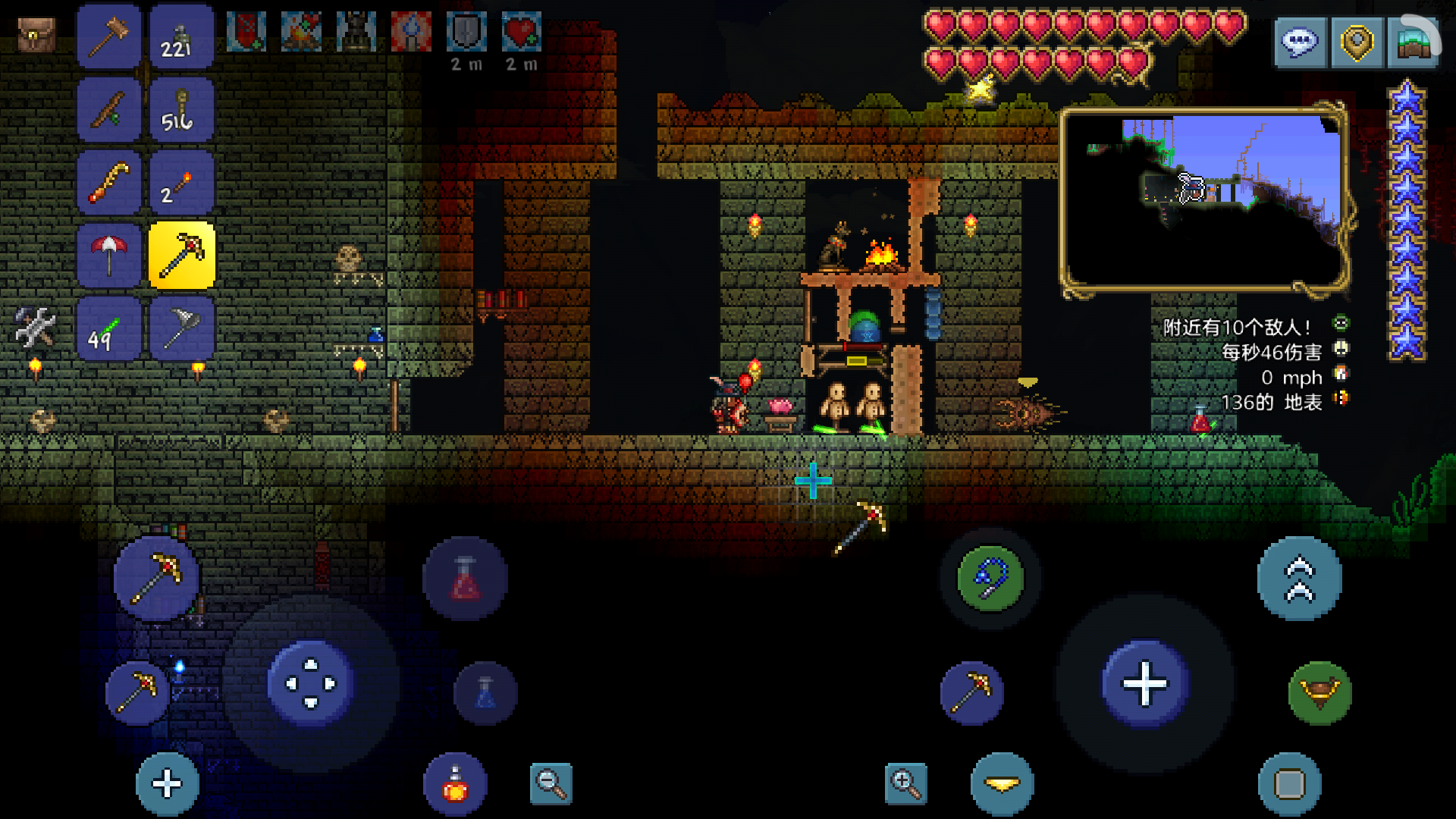Use the red healing potion quick button

point(465,579)
